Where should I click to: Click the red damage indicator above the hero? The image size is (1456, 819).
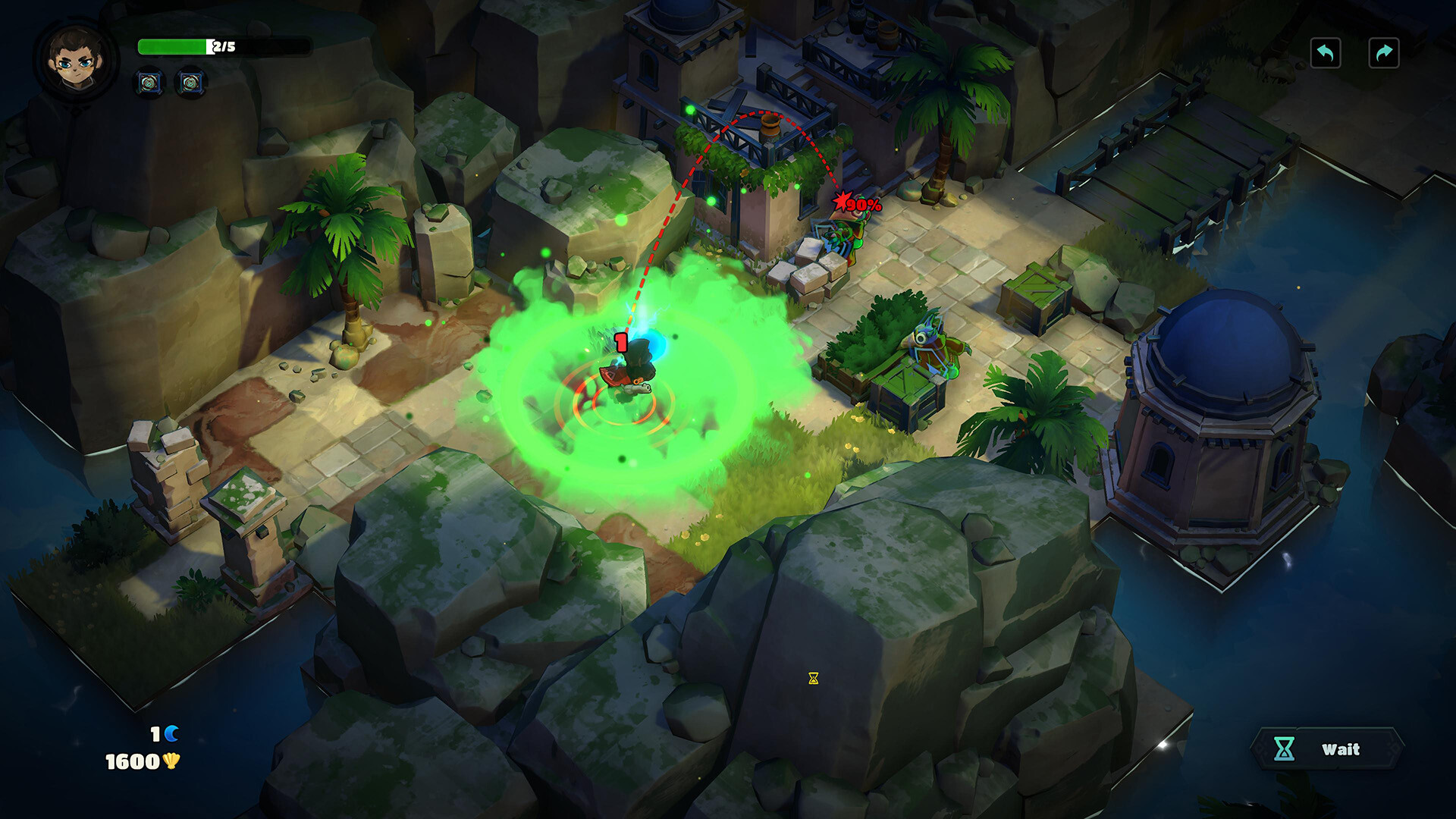(620, 341)
